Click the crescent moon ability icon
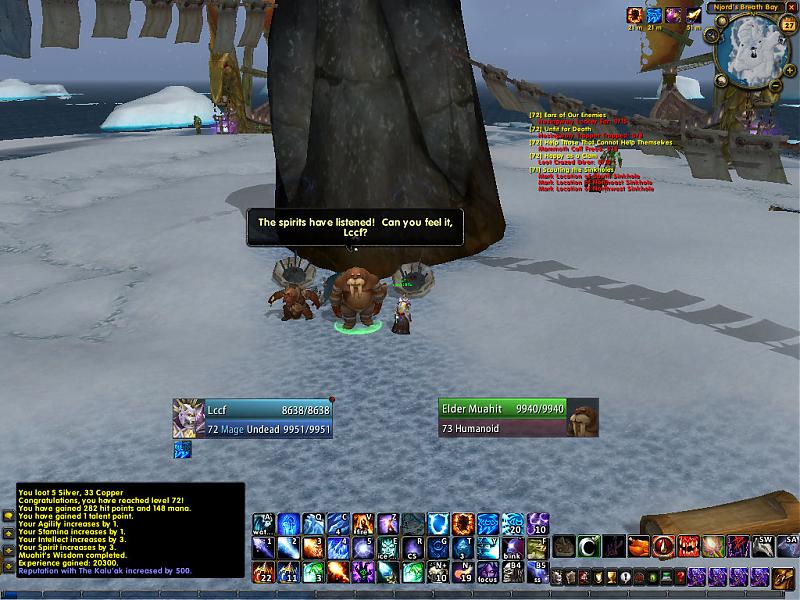Viewport: 800px width, 600px height. 589,546
